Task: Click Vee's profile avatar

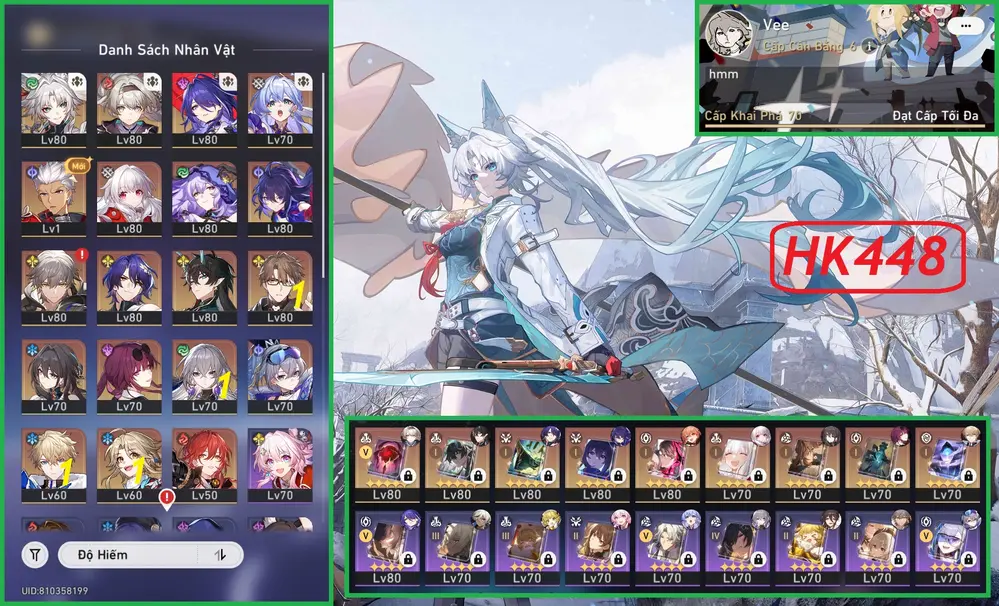Action: click(726, 35)
